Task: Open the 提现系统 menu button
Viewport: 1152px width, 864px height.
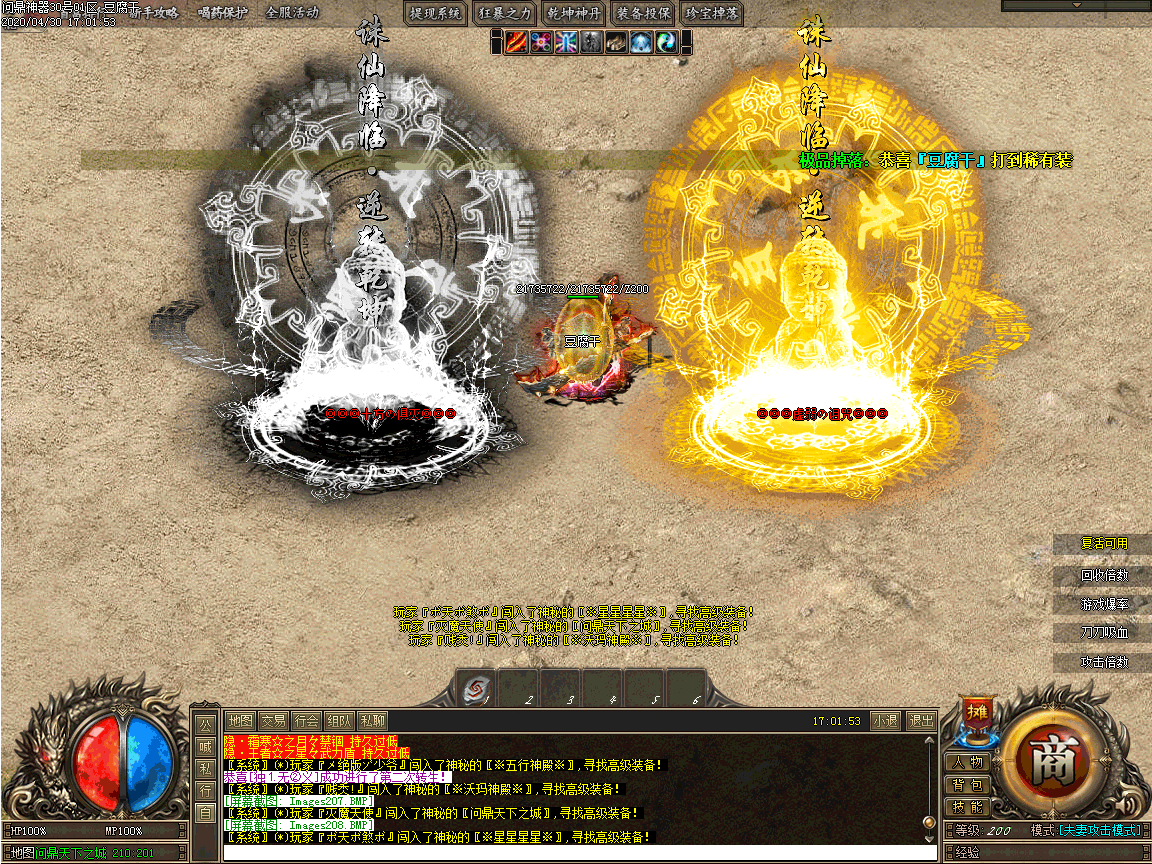Action: (x=437, y=13)
